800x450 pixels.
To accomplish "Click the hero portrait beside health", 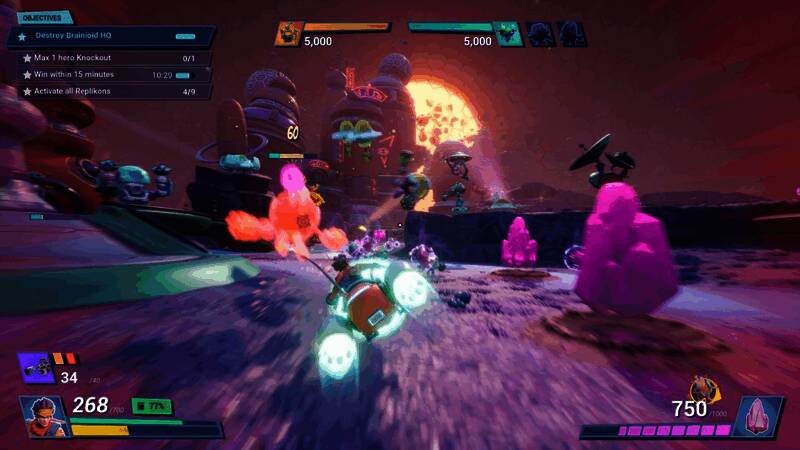I will (40, 413).
